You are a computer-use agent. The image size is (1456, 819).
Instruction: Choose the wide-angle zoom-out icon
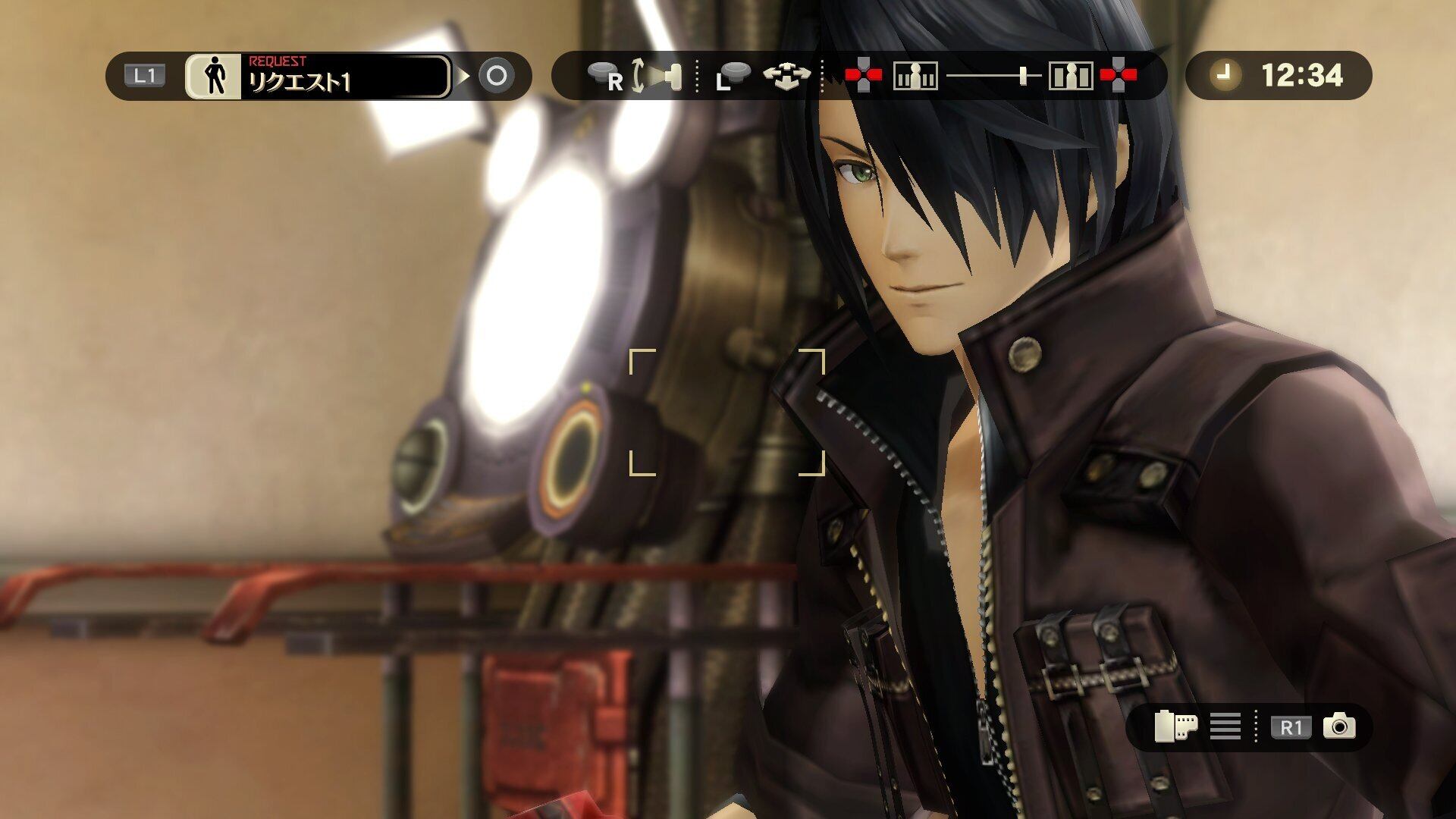click(x=915, y=76)
